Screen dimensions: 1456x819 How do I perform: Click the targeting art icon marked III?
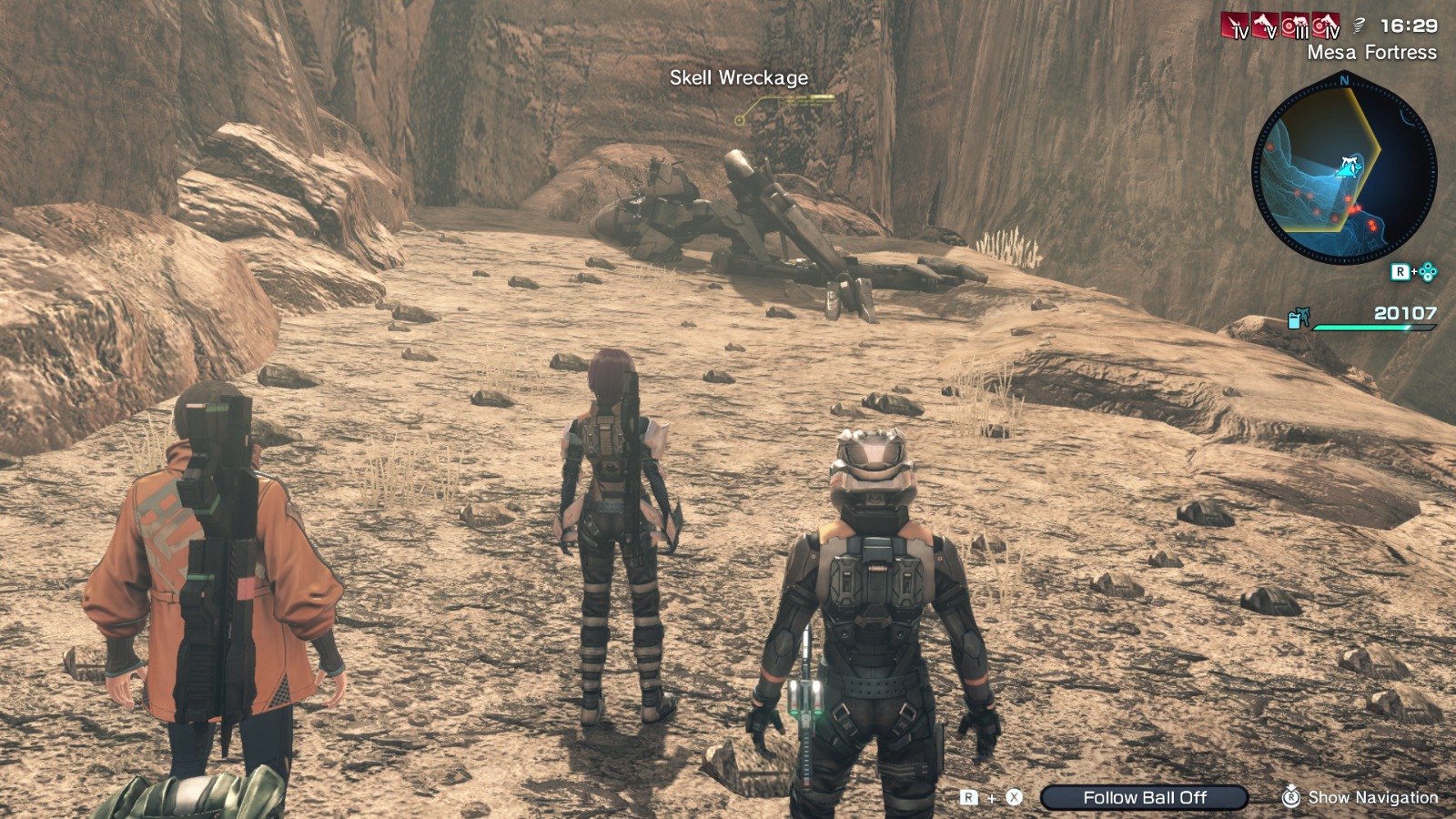[1294, 23]
